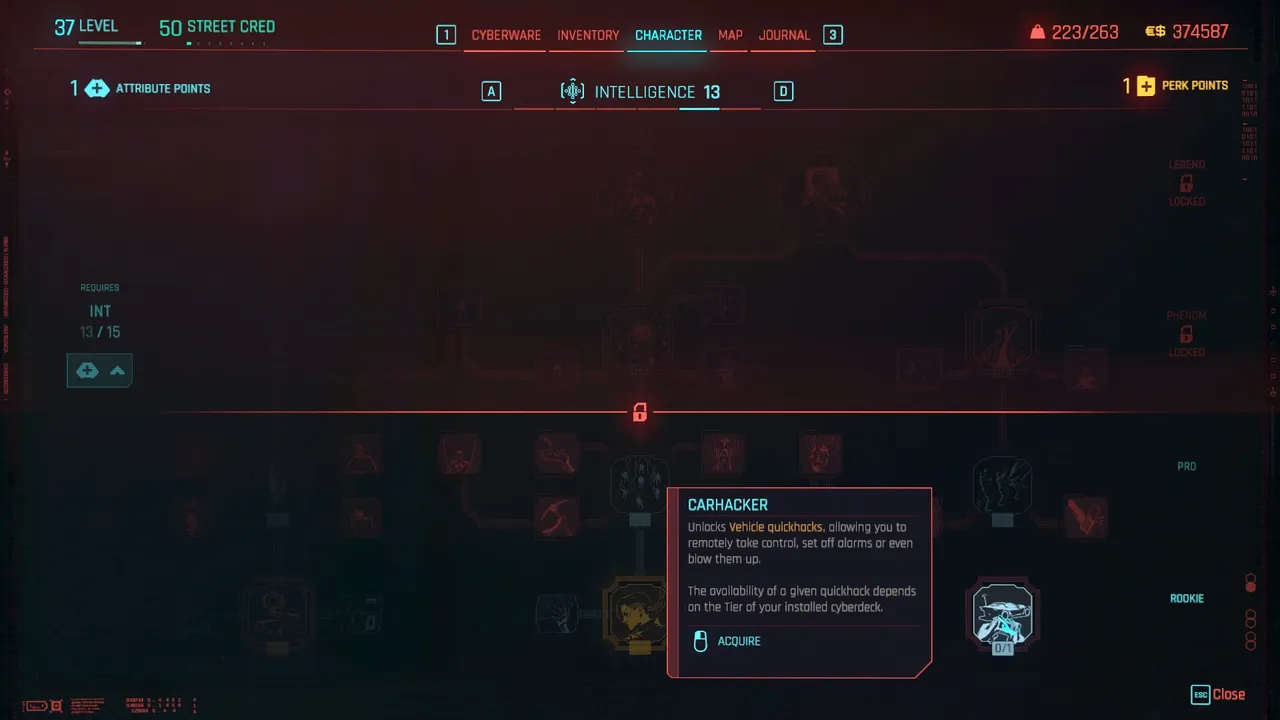
Task: Select the Character tab
Action: [x=668, y=35]
